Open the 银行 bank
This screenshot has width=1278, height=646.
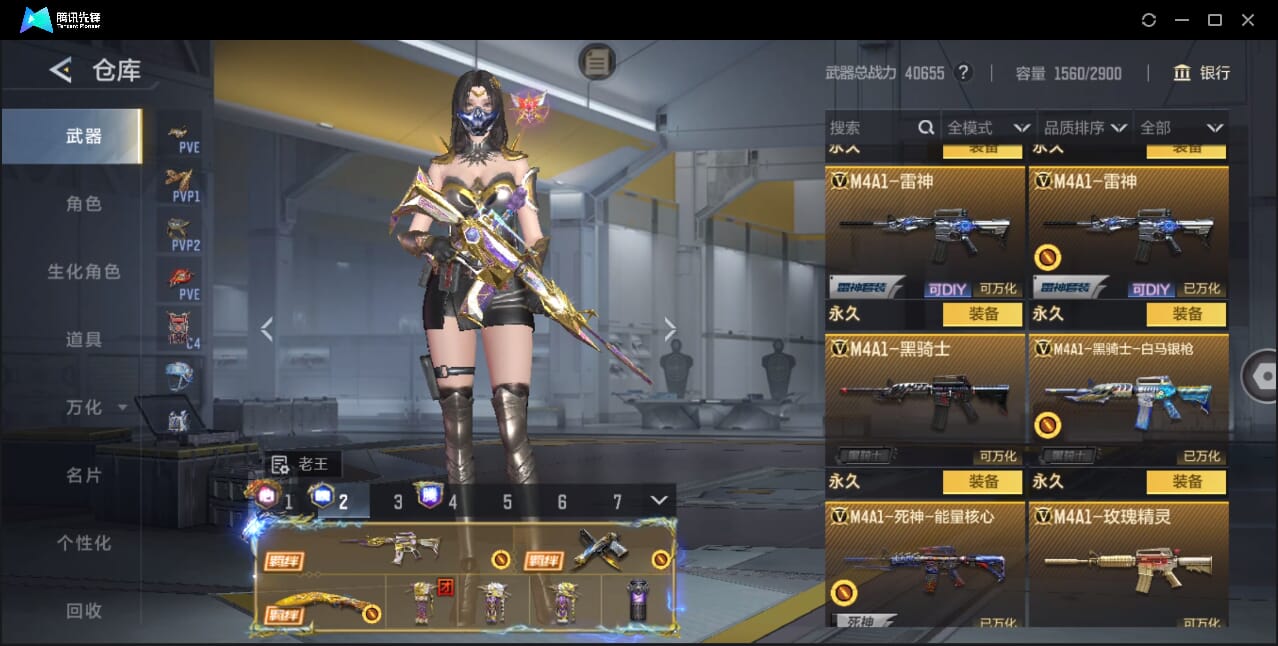coord(1202,73)
